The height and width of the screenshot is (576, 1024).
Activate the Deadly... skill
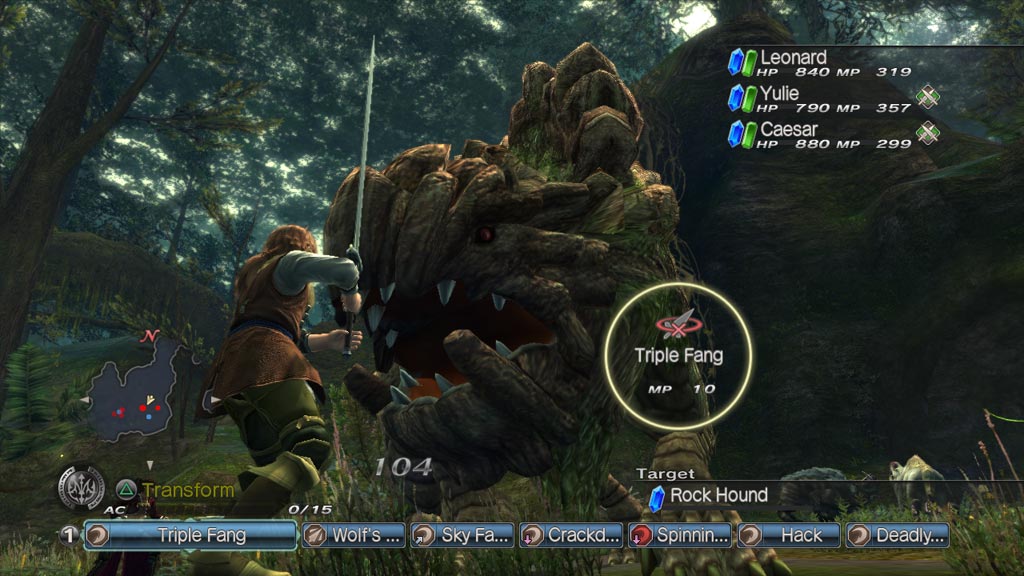[x=897, y=535]
